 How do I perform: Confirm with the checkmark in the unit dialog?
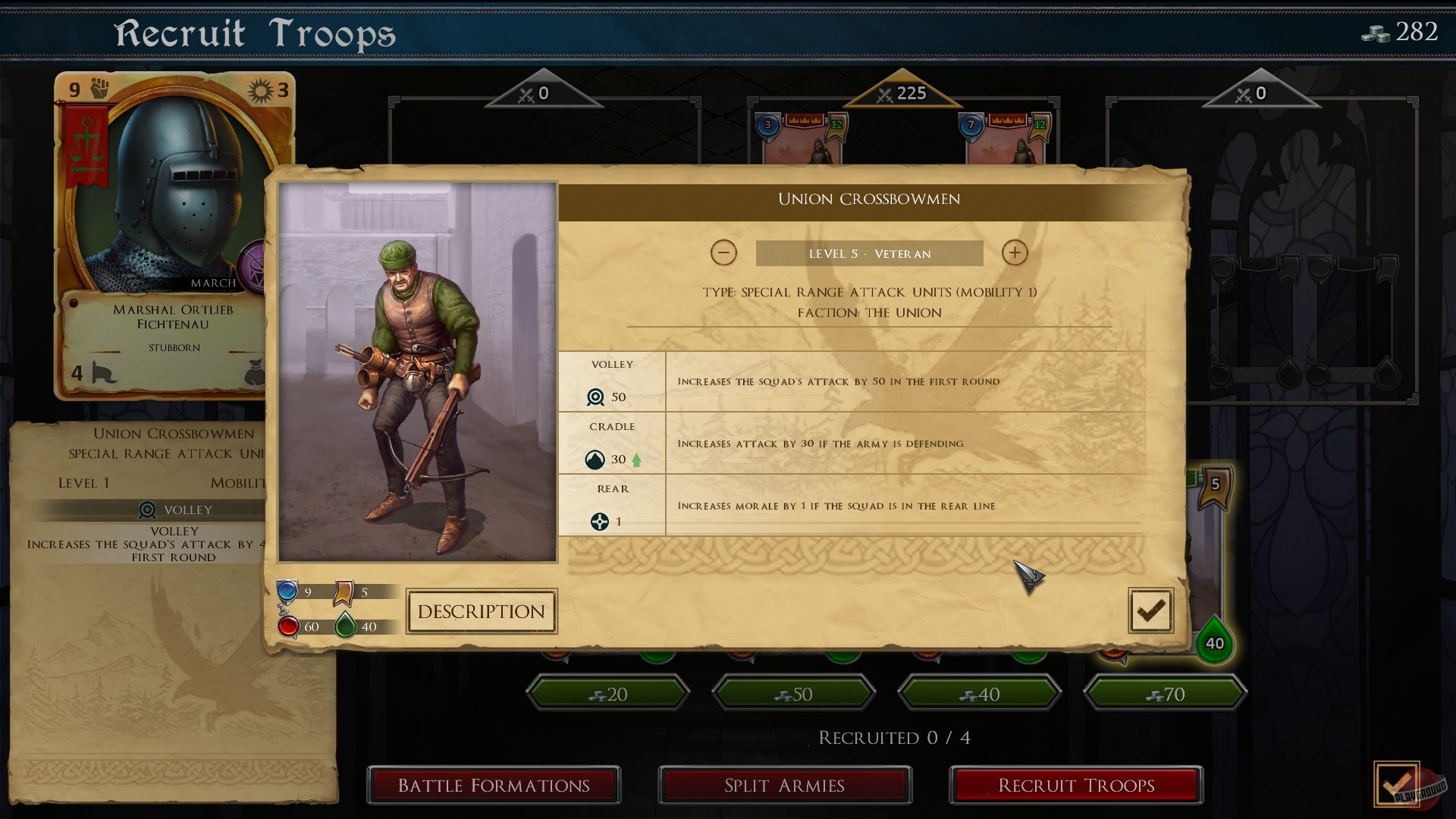[x=1150, y=610]
